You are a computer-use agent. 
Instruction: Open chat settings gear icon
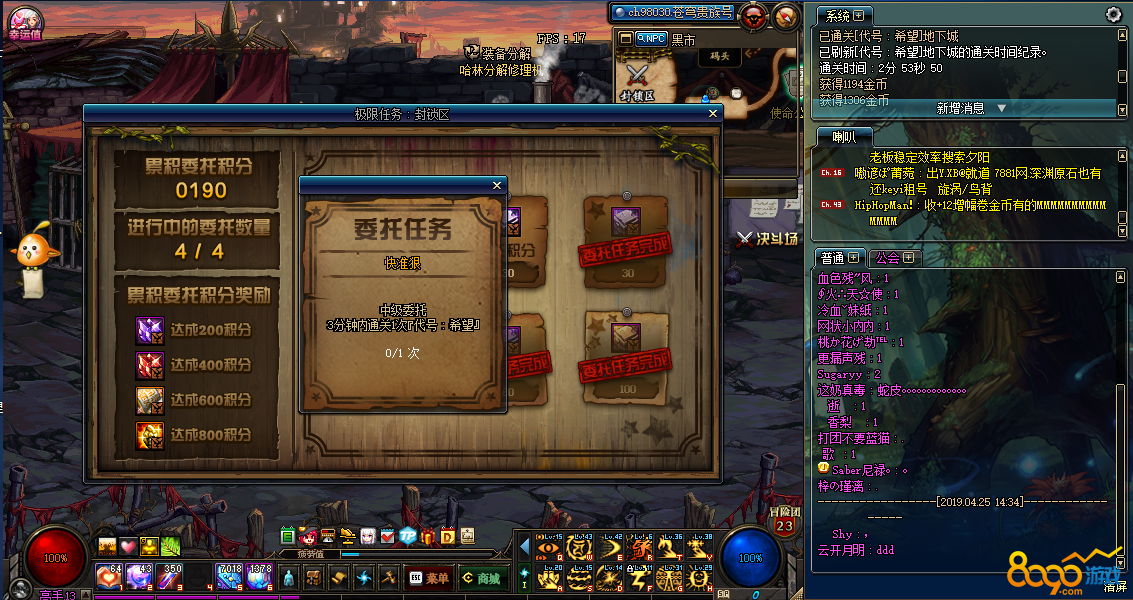(1113, 15)
